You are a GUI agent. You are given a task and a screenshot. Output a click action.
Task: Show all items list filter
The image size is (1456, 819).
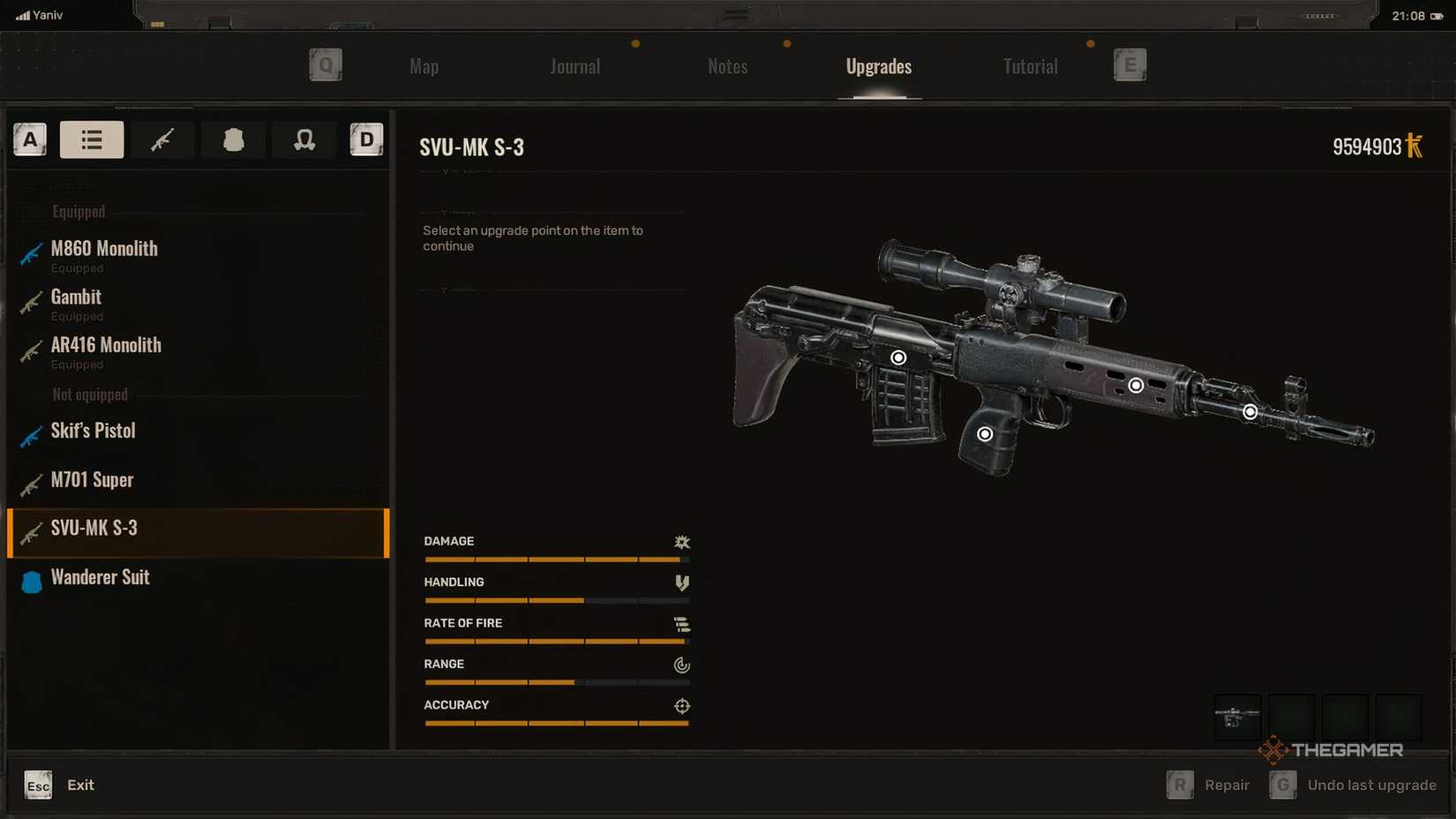pyautogui.click(x=92, y=139)
